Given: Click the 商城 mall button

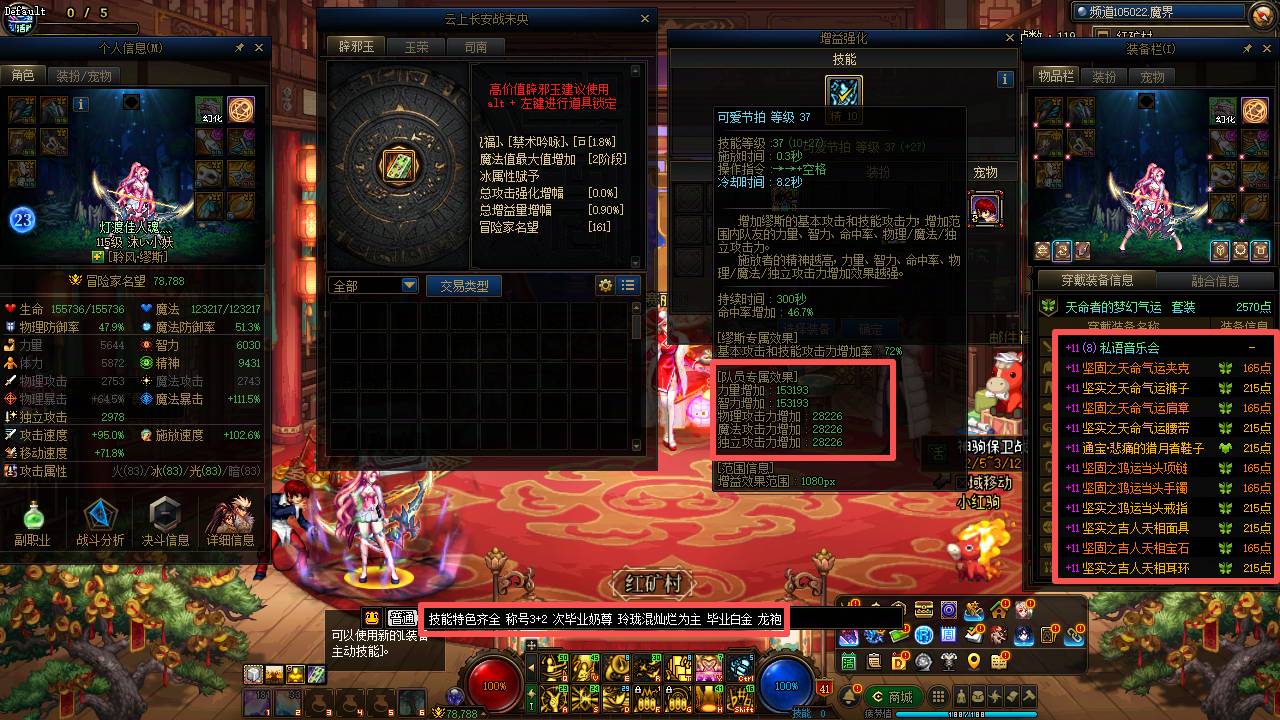Looking at the screenshot, I should pos(893,696).
